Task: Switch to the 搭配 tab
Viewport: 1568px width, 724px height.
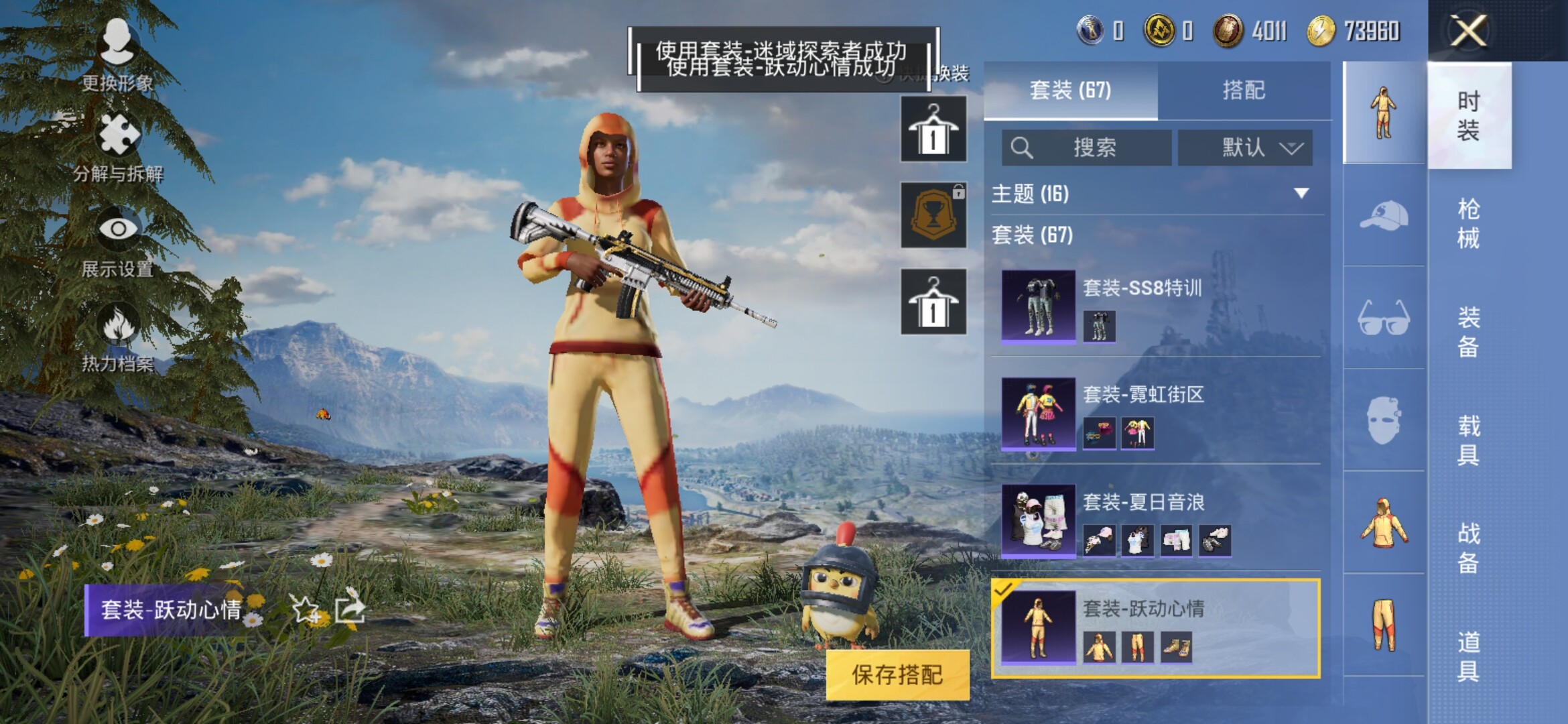Action: point(1244,90)
